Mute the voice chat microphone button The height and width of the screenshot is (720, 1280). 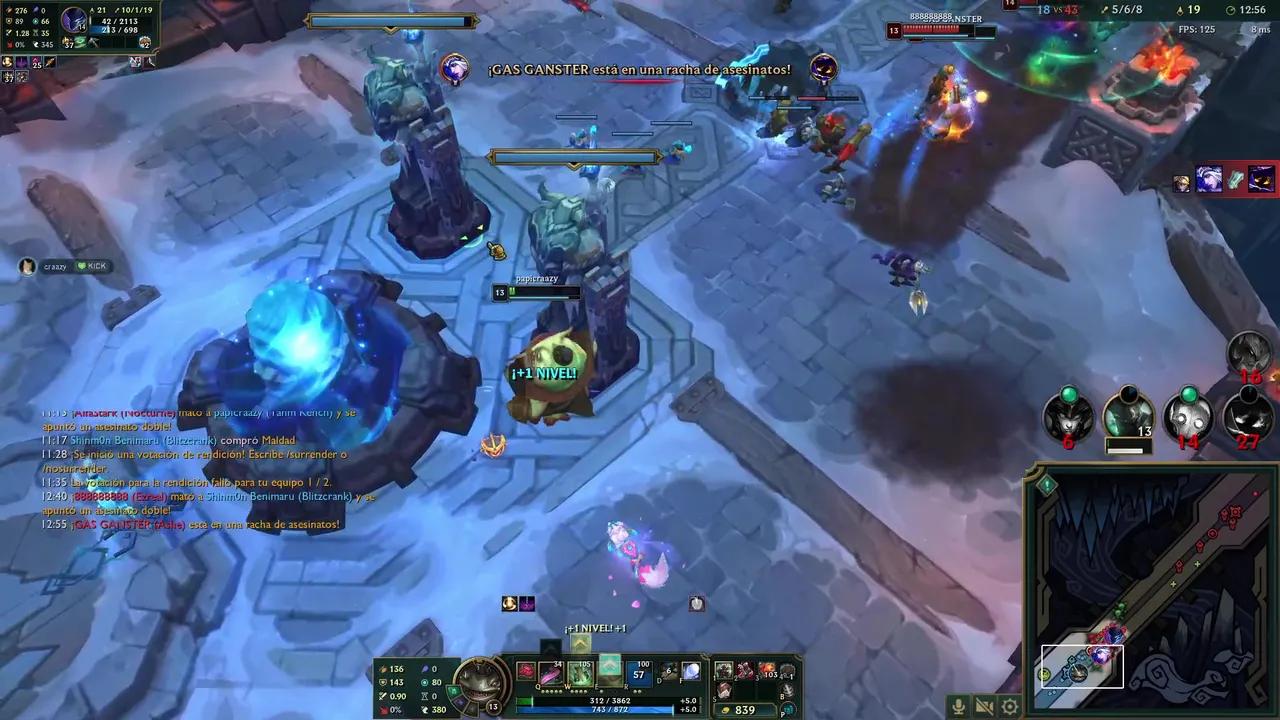coord(958,707)
